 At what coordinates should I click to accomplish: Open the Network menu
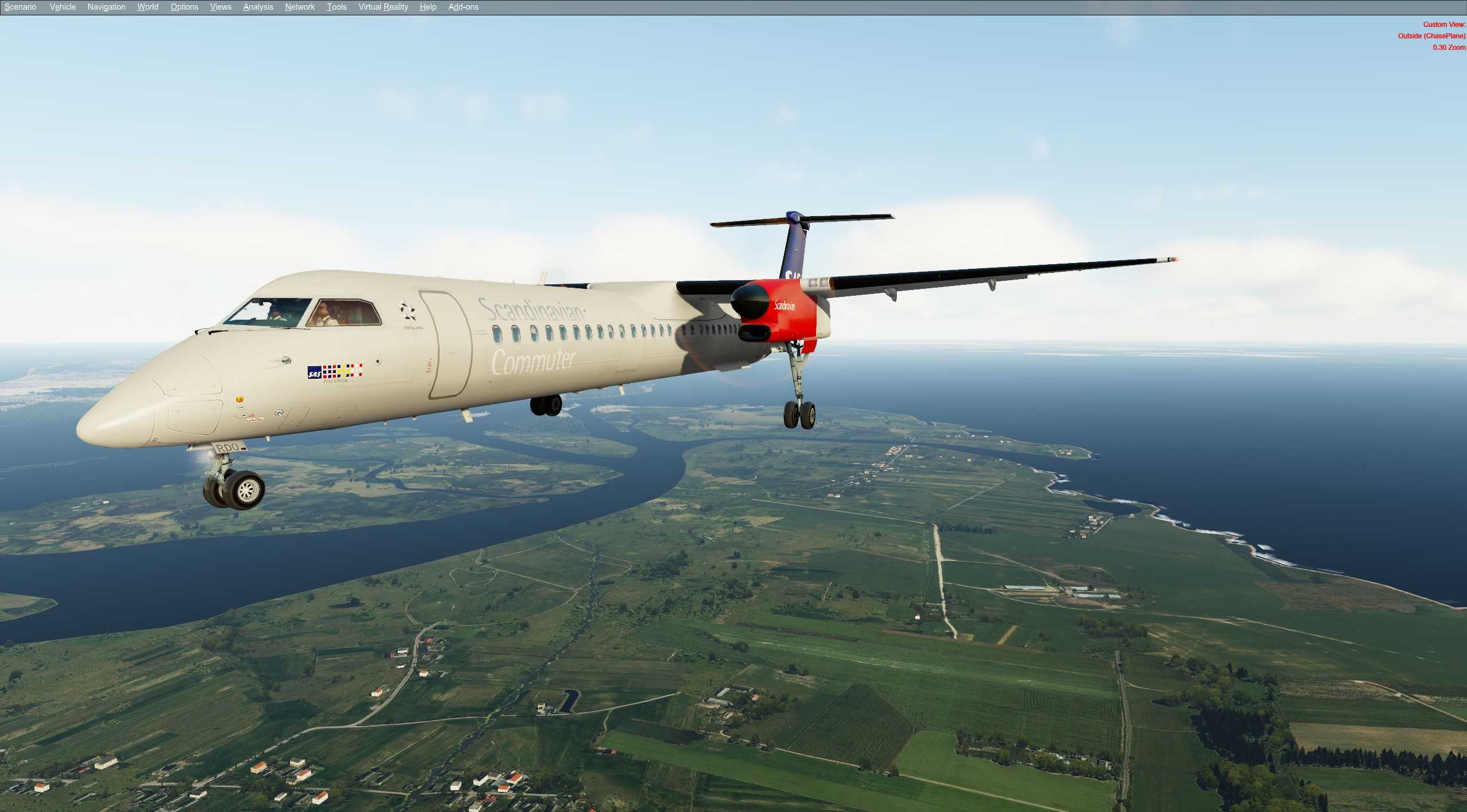click(299, 6)
